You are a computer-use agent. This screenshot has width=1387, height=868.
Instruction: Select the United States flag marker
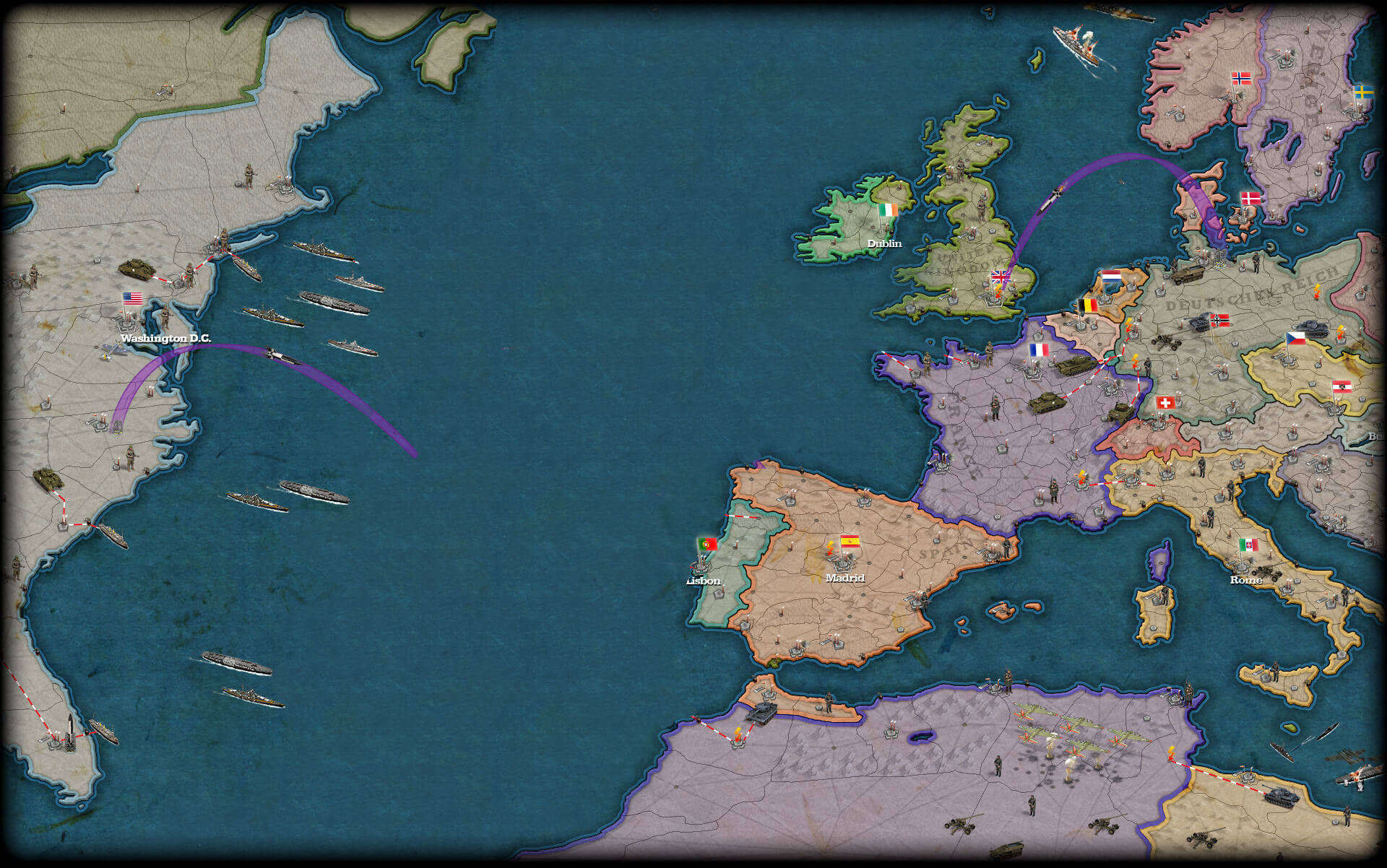(132, 298)
